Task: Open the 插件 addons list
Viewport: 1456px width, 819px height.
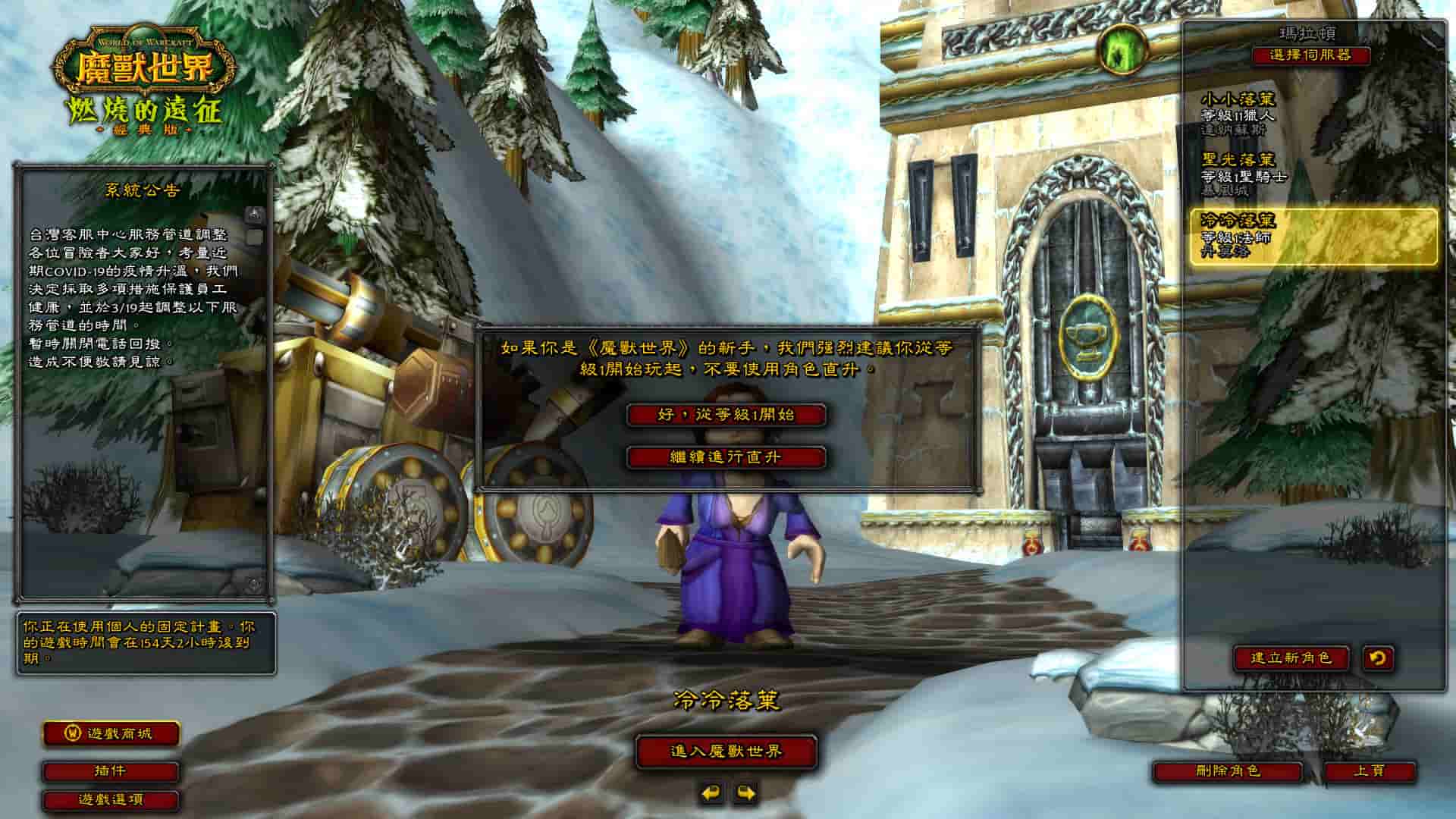Action: pos(111,771)
